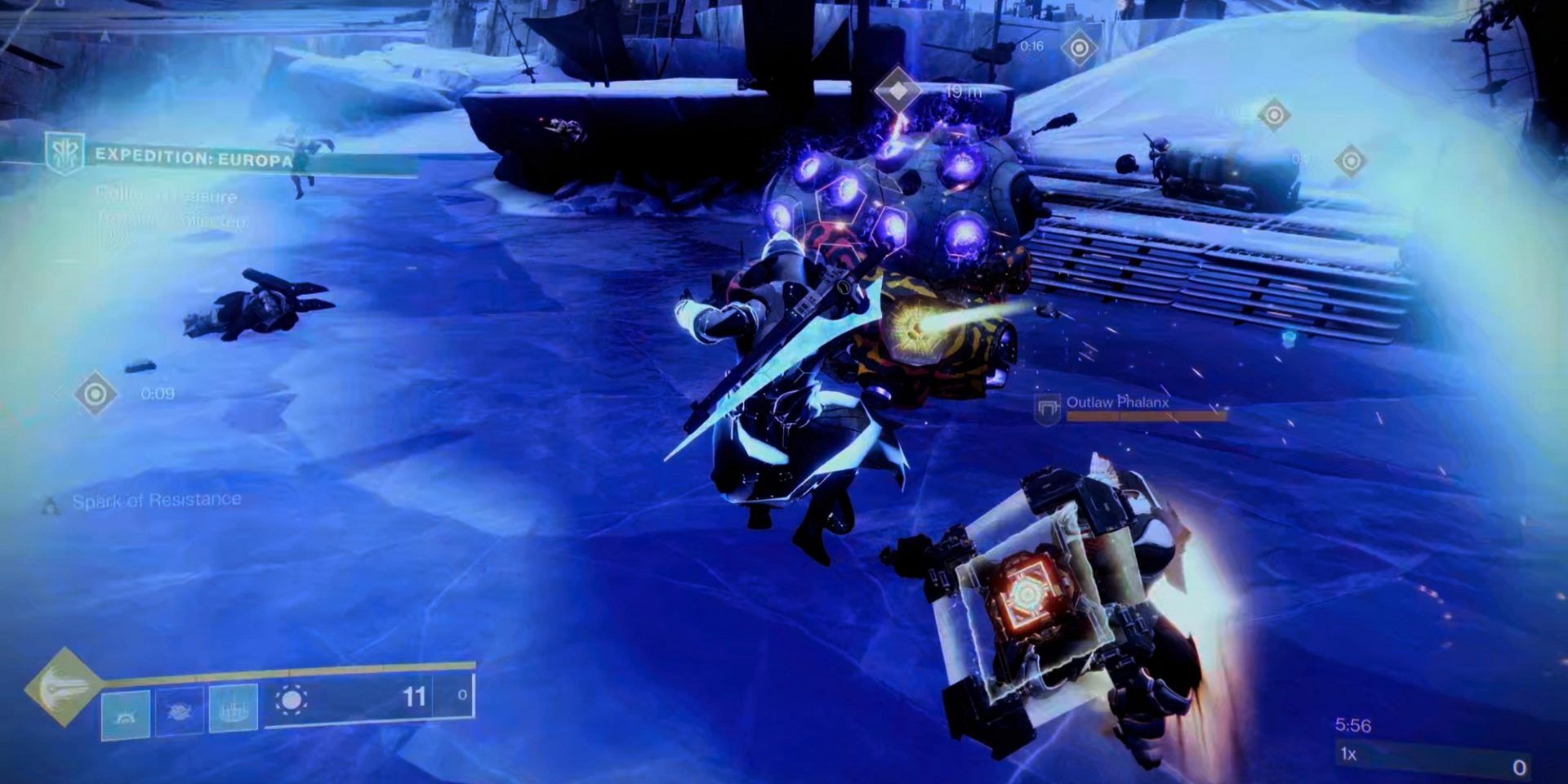Click the diamond objective marker at 19 m
The width and height of the screenshot is (1568, 784).
click(898, 91)
